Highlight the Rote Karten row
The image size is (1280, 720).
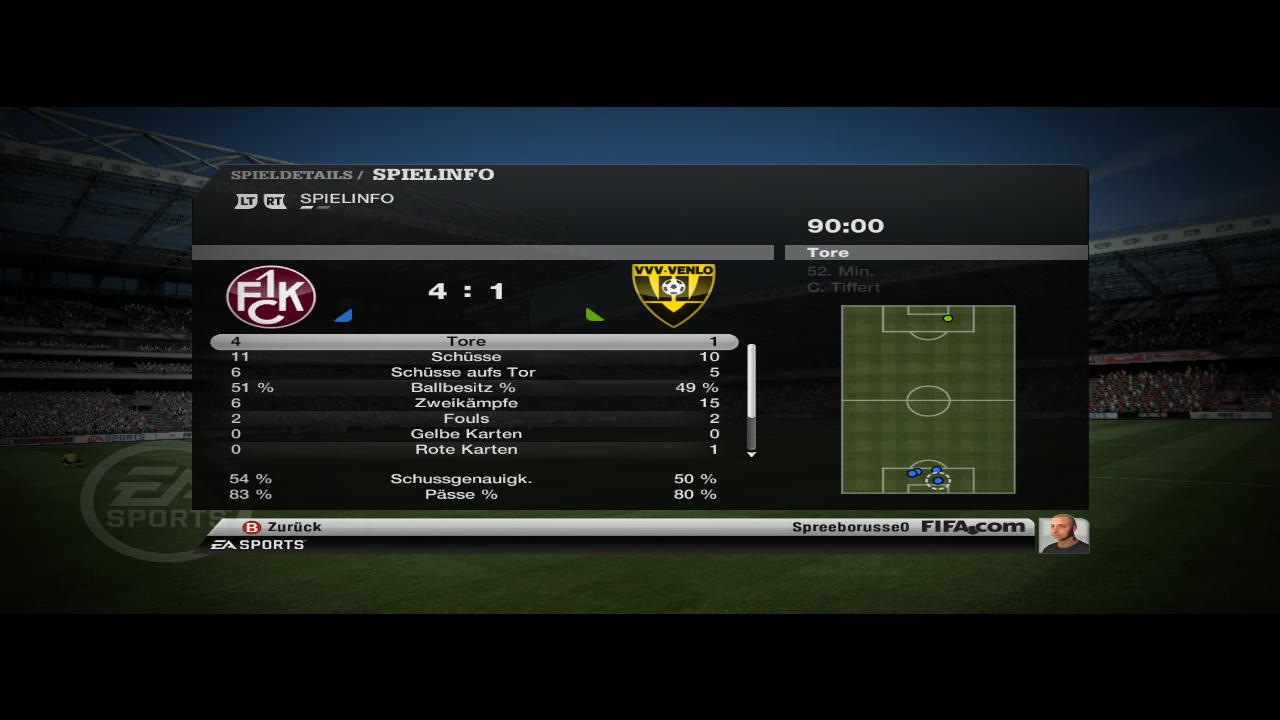[466, 449]
